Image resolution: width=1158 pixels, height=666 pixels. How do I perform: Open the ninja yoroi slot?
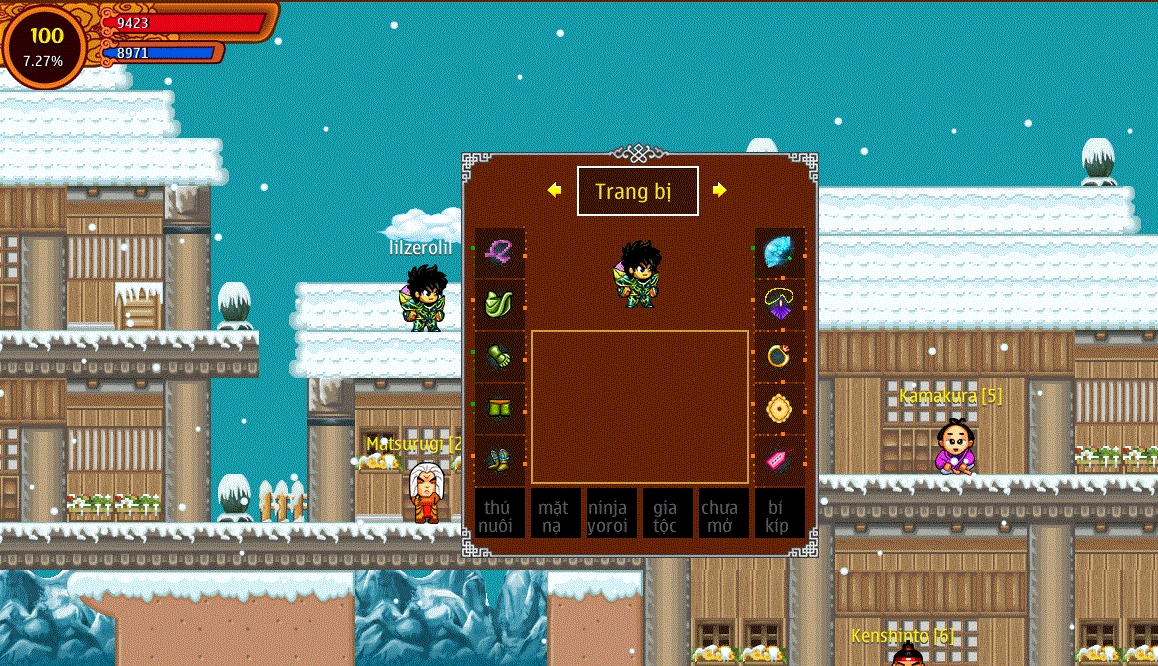[611, 513]
